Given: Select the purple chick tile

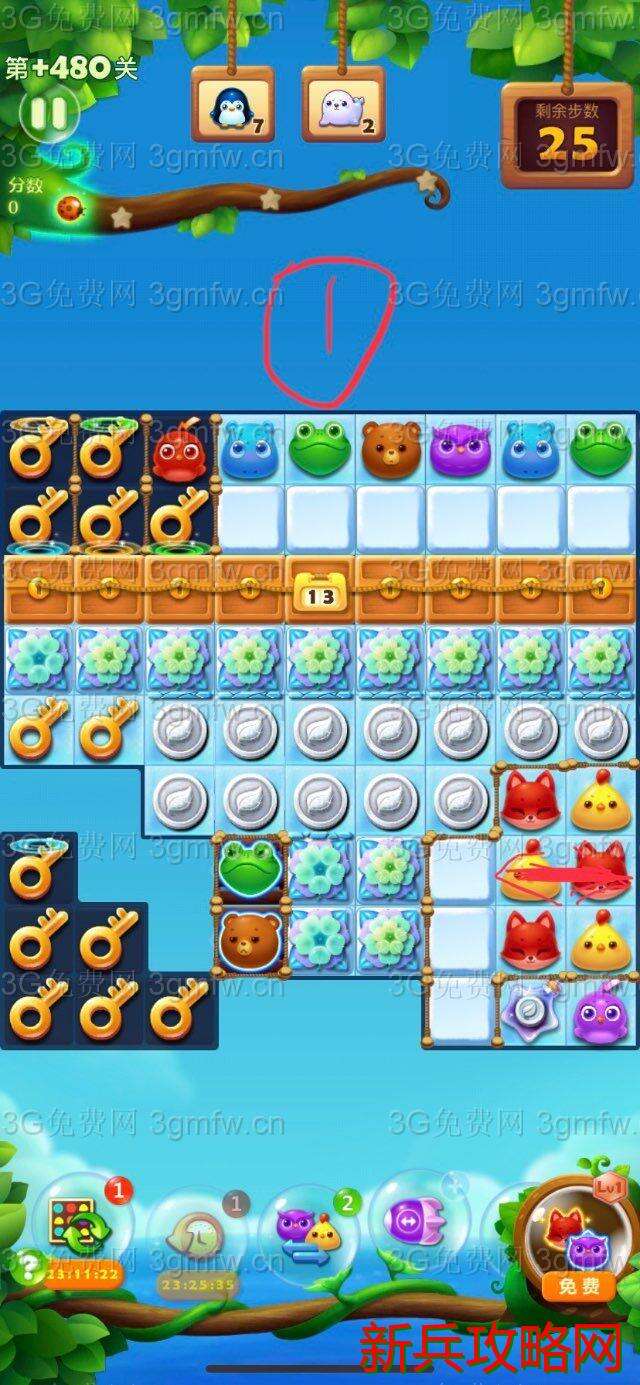Looking at the screenshot, I should point(601,1012).
